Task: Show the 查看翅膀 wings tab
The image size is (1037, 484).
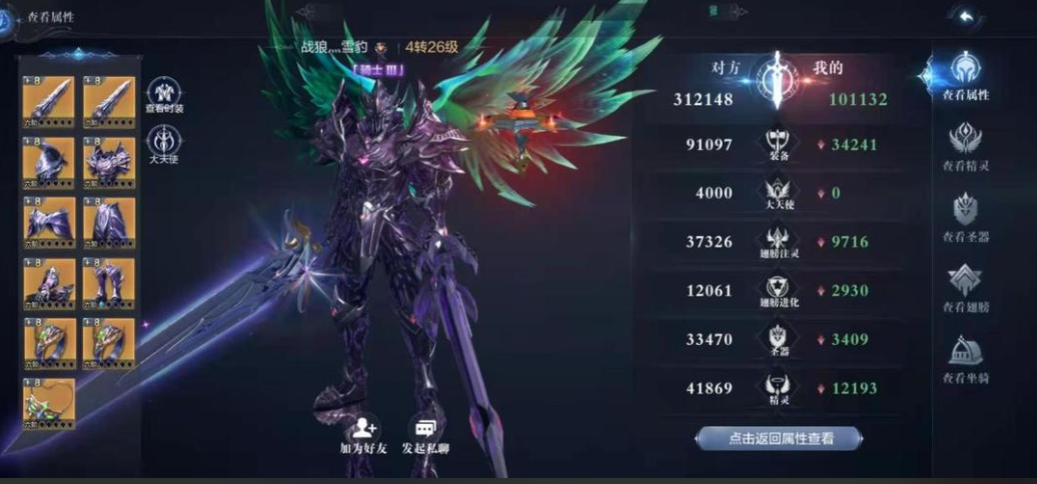Action: (965, 287)
